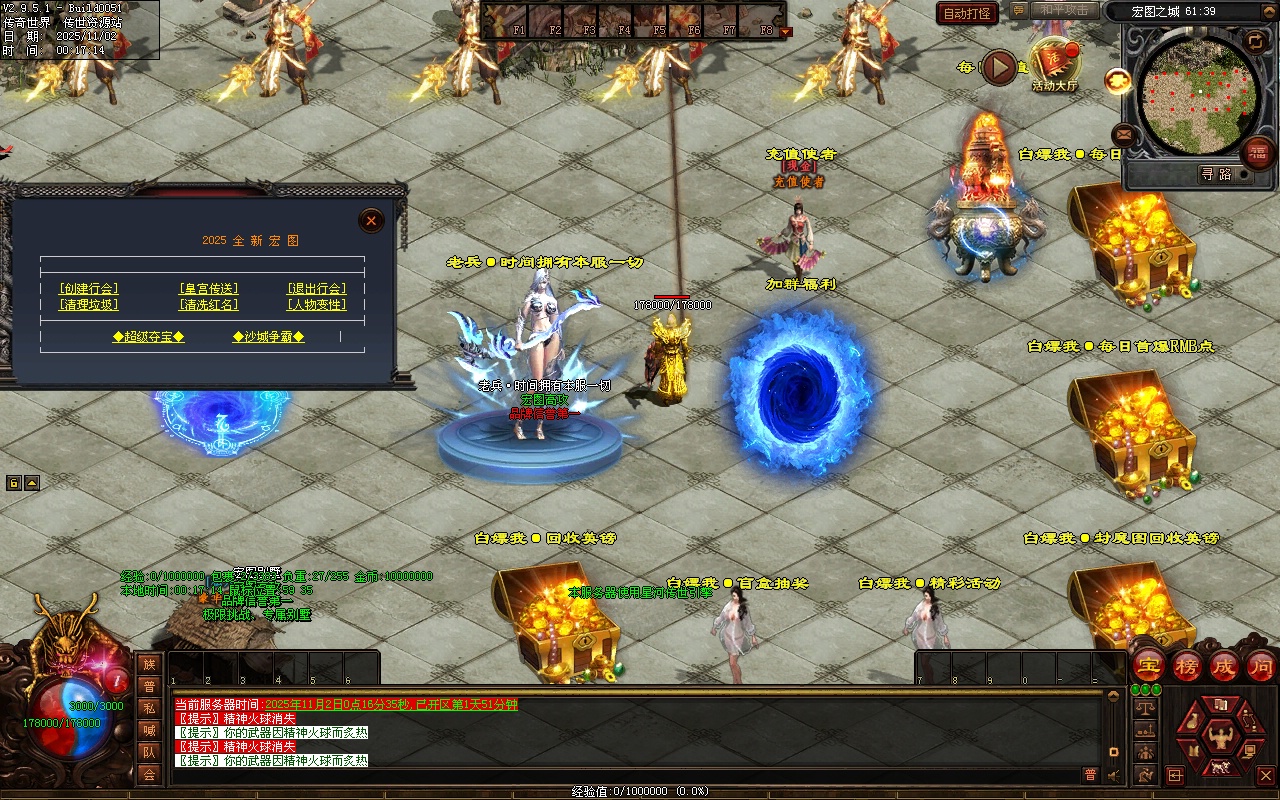Open the 超级夺宝 event link
The height and width of the screenshot is (800, 1280).
click(148, 337)
